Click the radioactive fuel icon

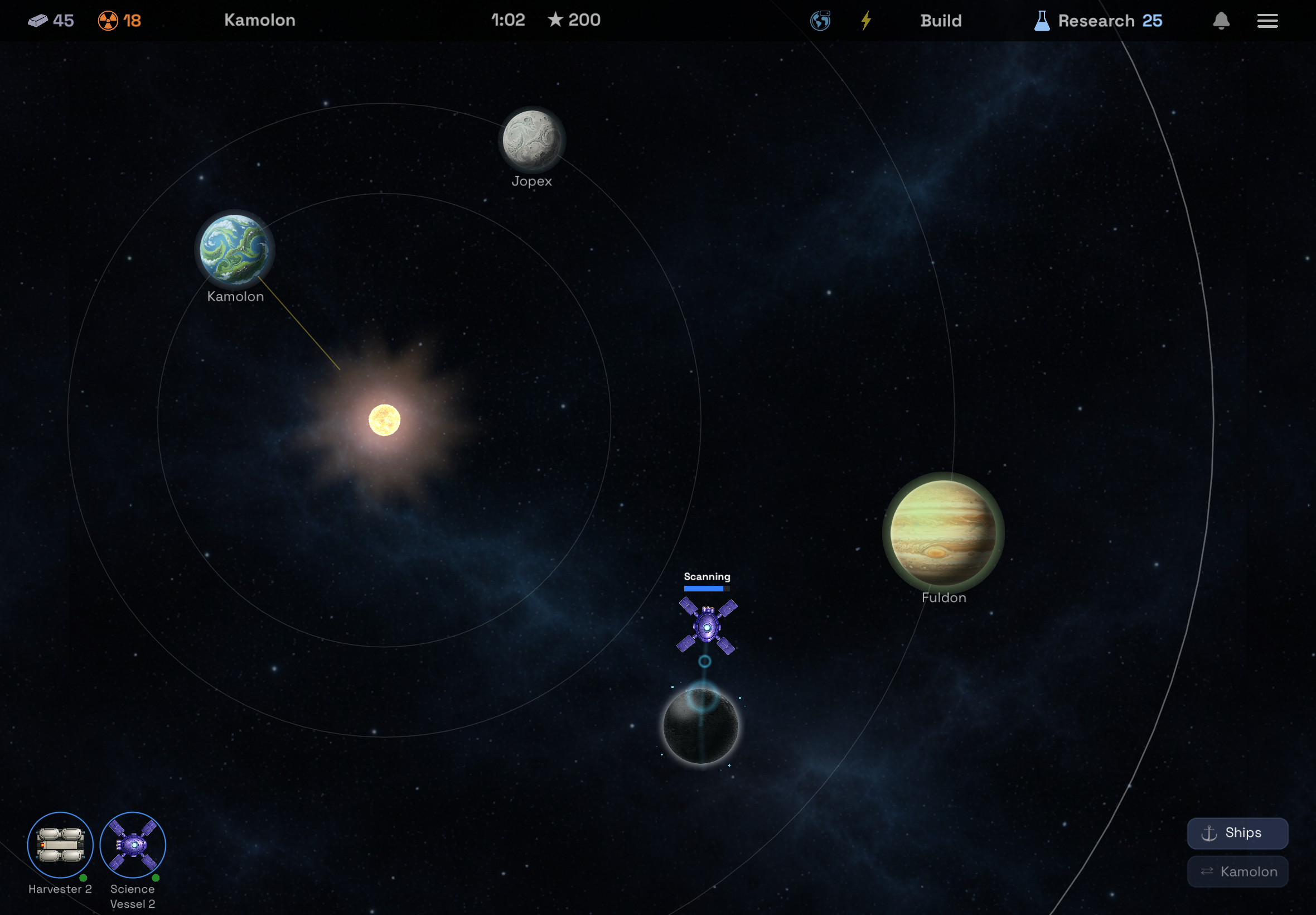coord(108,20)
